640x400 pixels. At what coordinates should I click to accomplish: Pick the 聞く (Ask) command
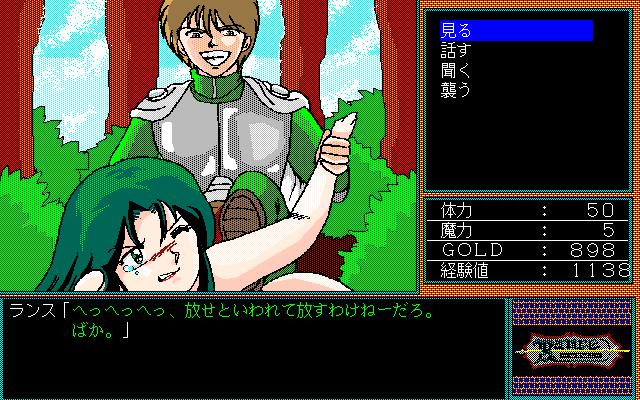point(456,71)
